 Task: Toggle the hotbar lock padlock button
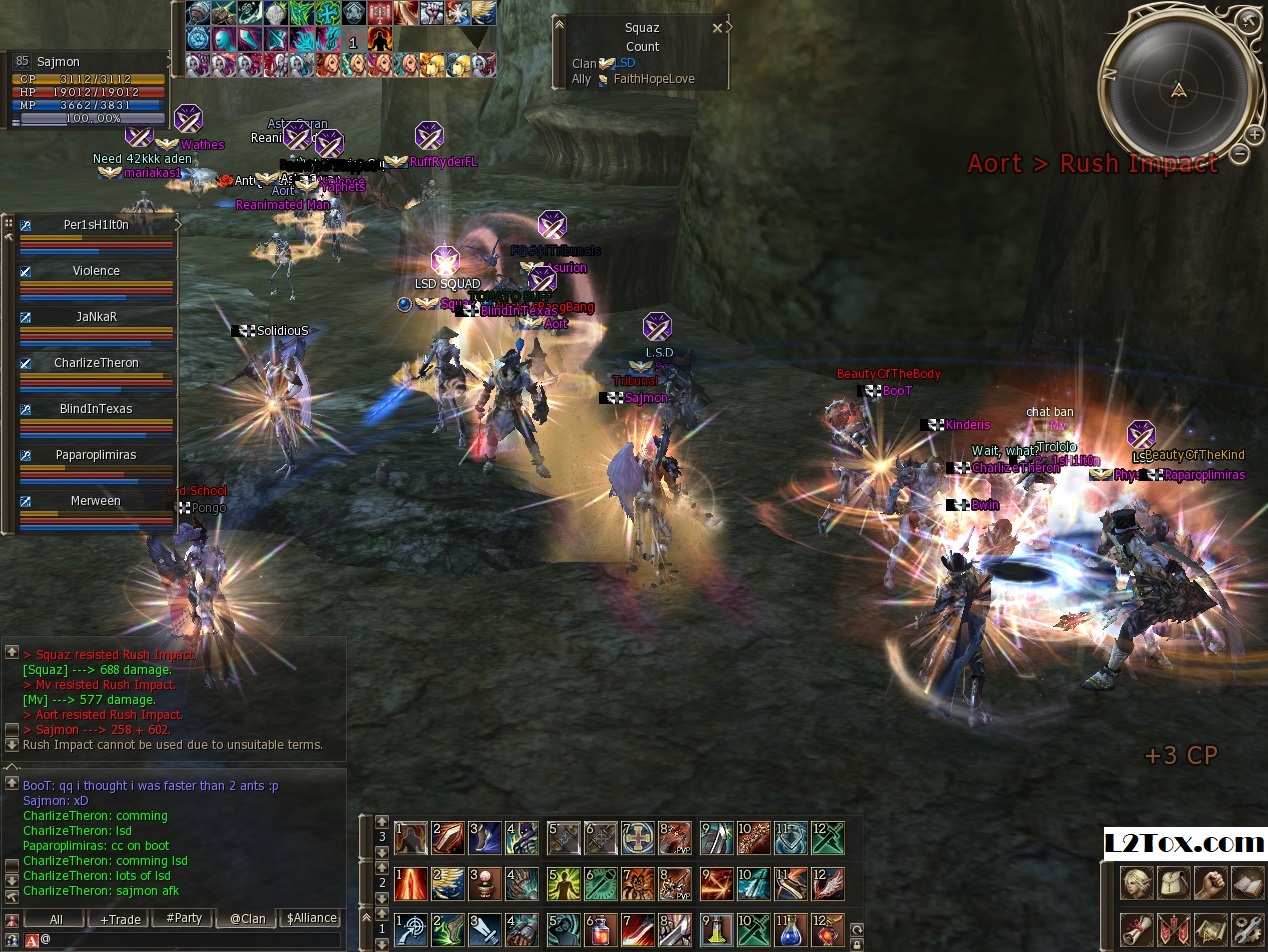[856, 930]
